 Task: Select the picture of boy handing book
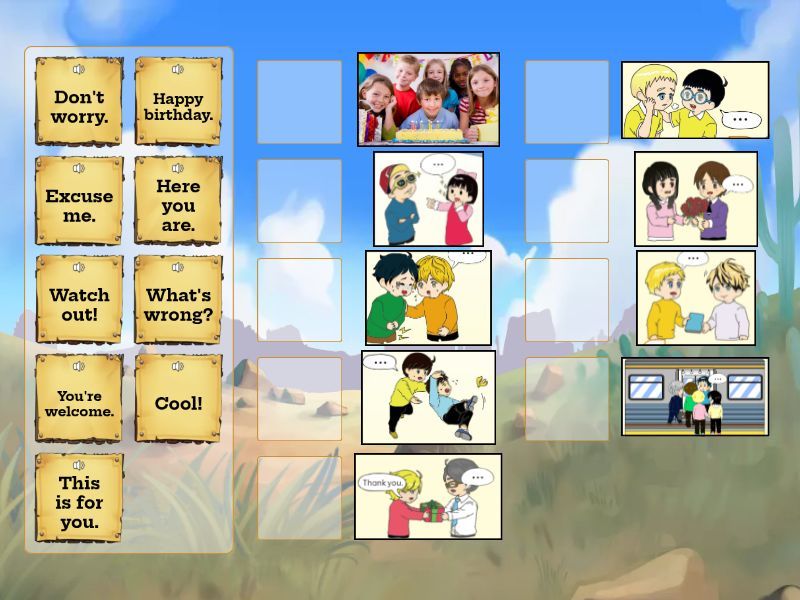coord(696,297)
